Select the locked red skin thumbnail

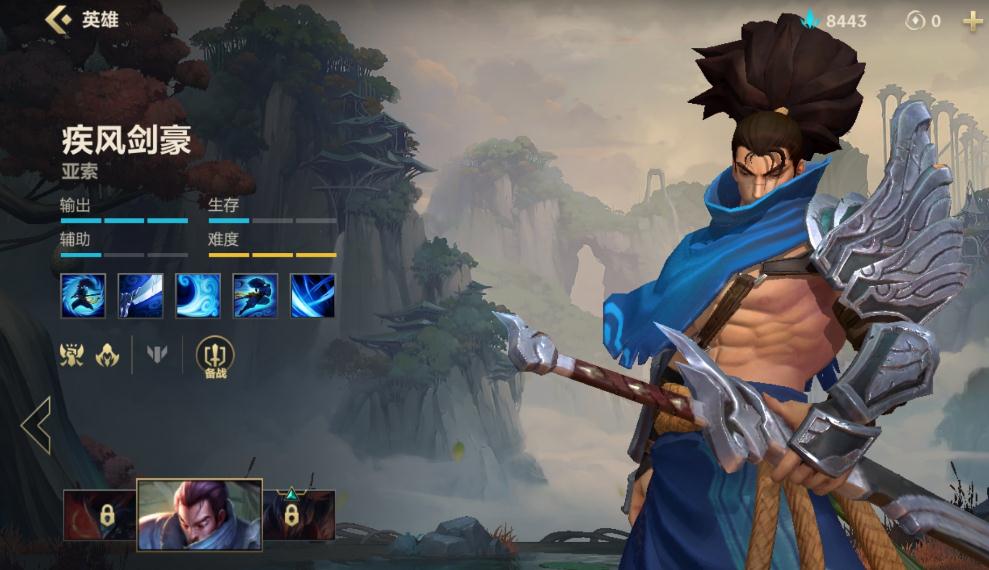point(99,515)
